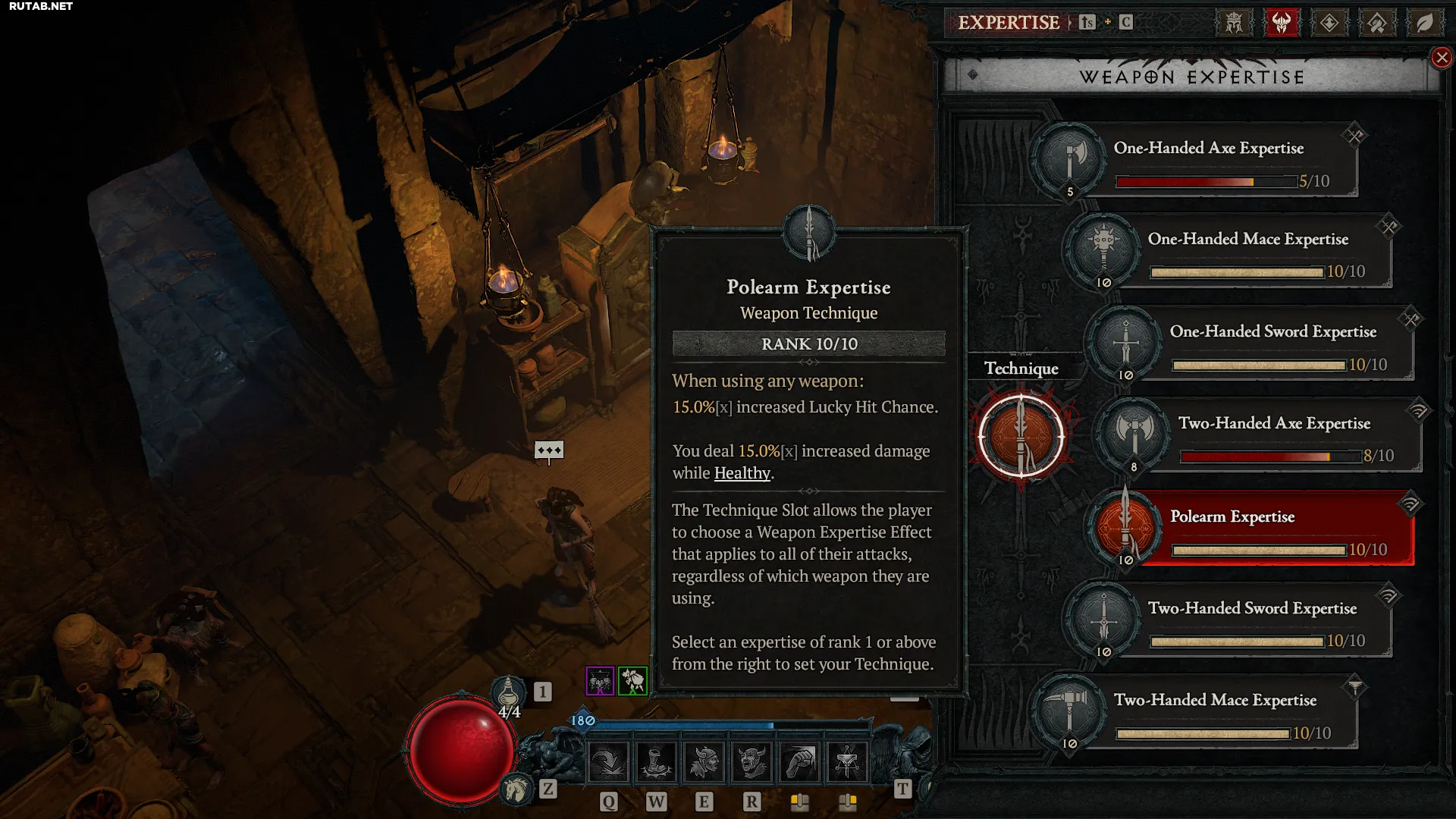Screen dimensions: 1456x819
Task: Use the screaming horned face shout skill
Action: click(x=752, y=761)
